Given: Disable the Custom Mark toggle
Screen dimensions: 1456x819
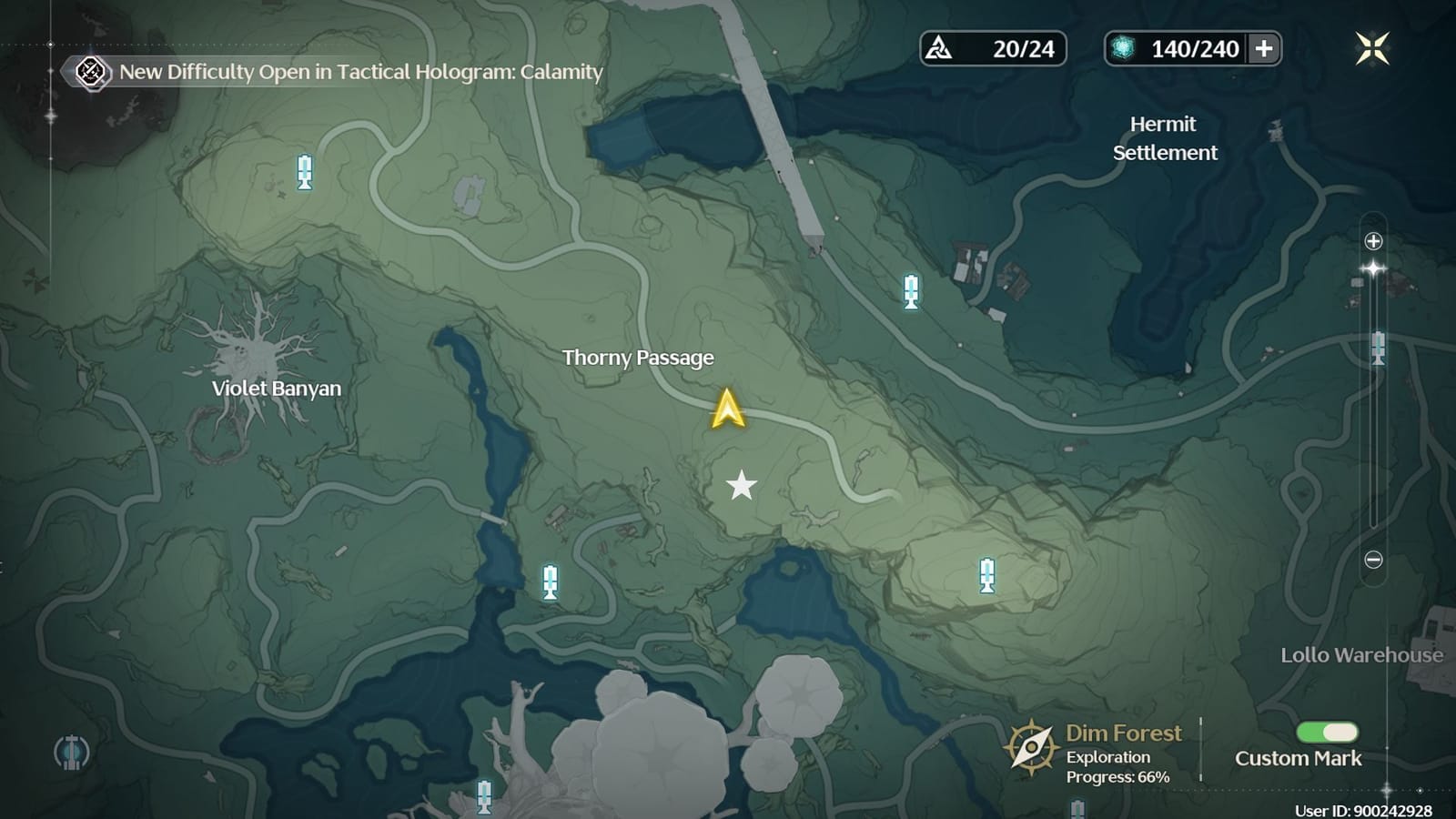Looking at the screenshot, I should click(x=1327, y=731).
